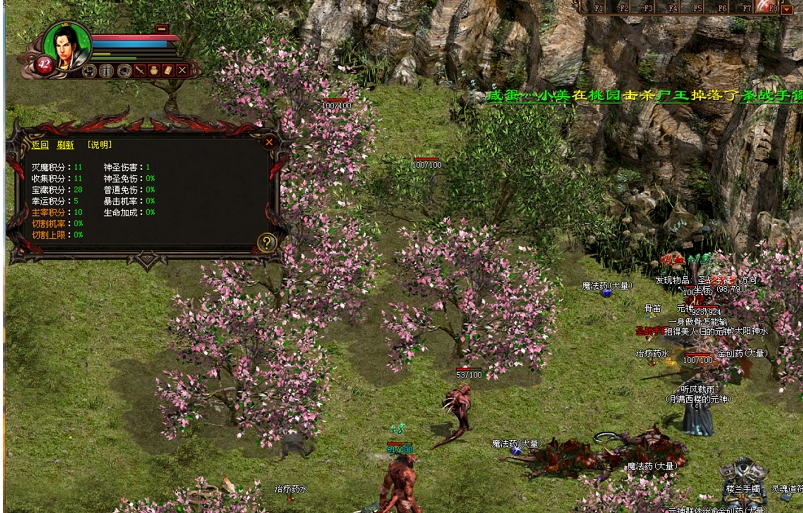Open the pouch bag icon in the player HUD
The height and width of the screenshot is (513, 803).
pos(154,71)
